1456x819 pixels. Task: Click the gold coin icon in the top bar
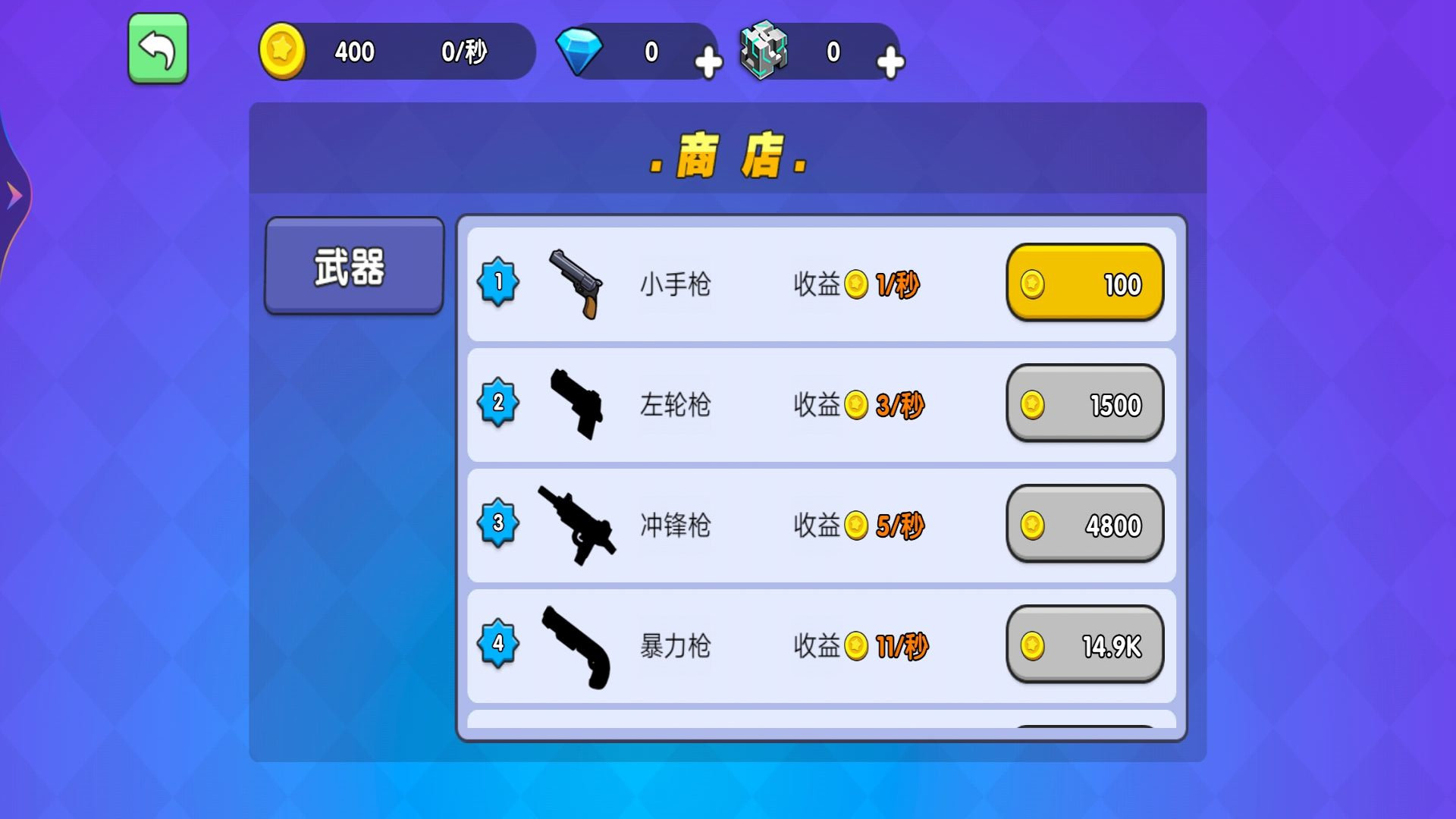pyautogui.click(x=282, y=51)
